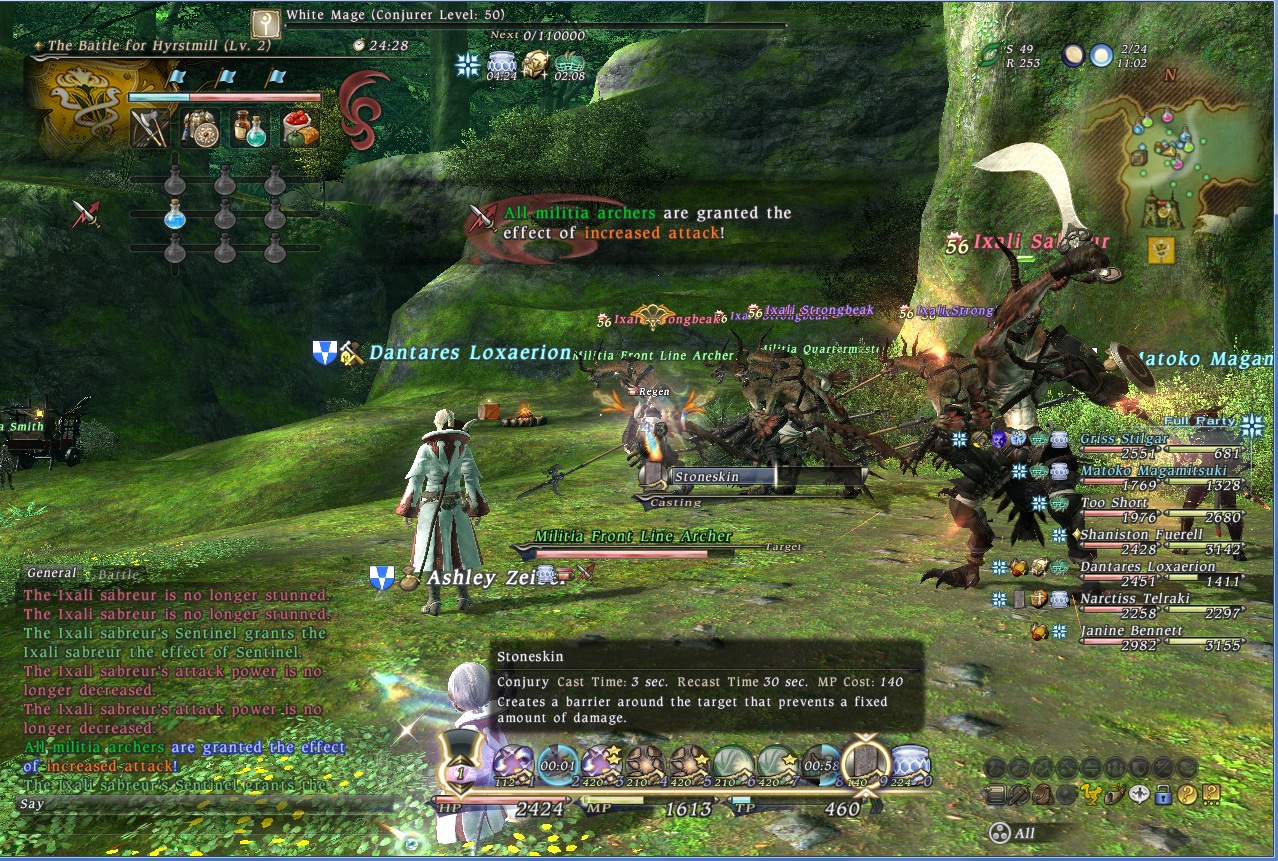
Task: Open the brown bag inventory icon
Action: (x=1041, y=796)
